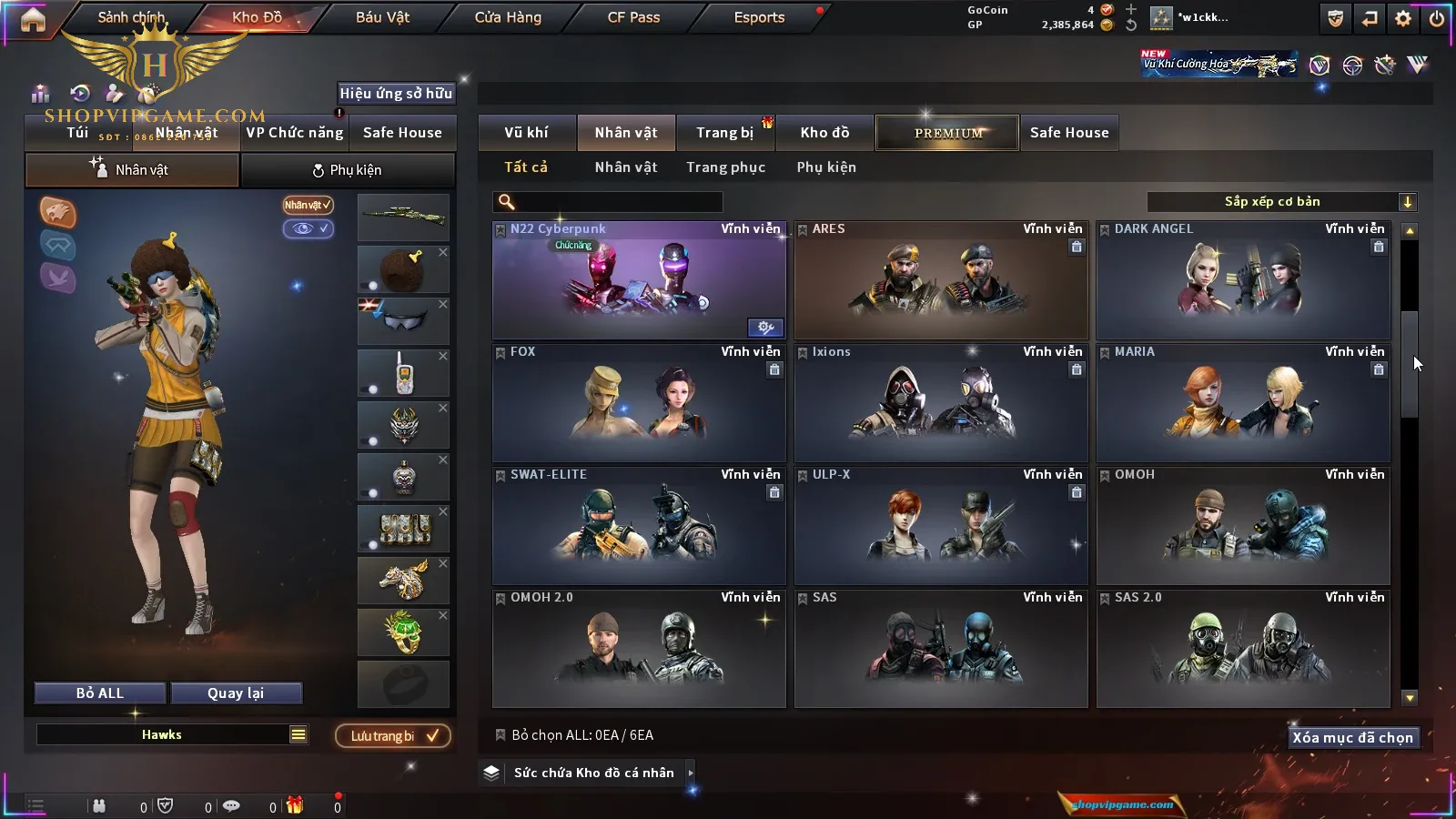Go to the CF Pass page

(633, 17)
